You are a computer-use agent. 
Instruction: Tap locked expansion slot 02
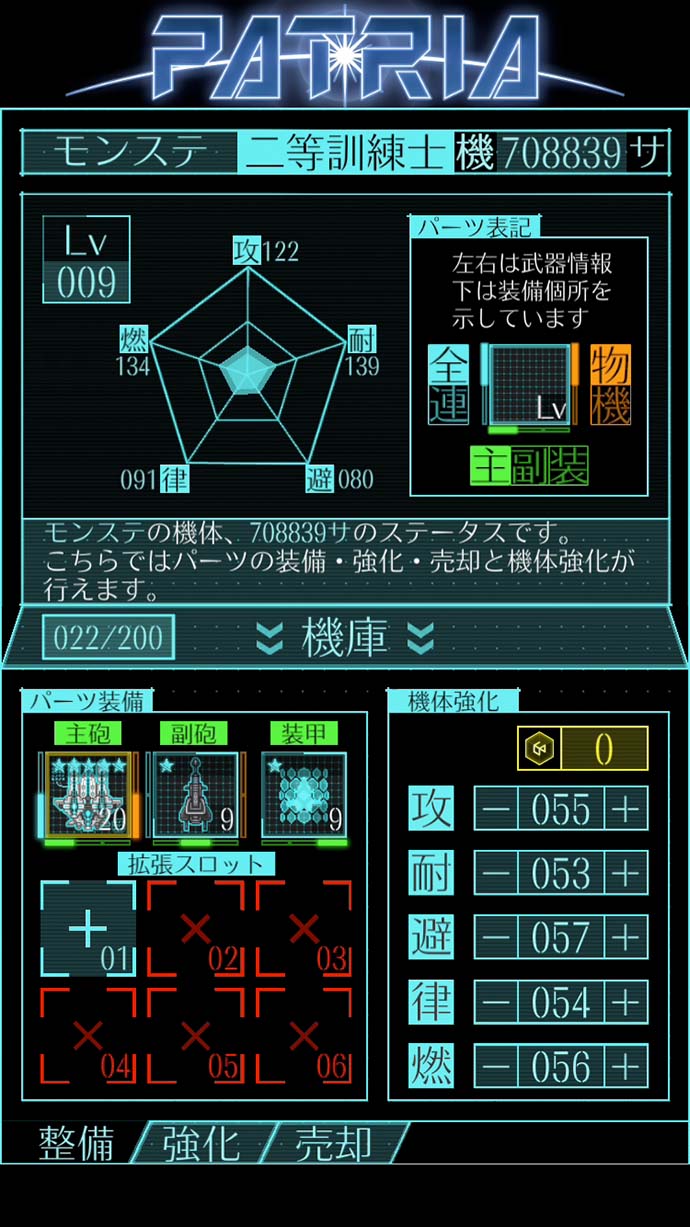[x=196, y=929]
